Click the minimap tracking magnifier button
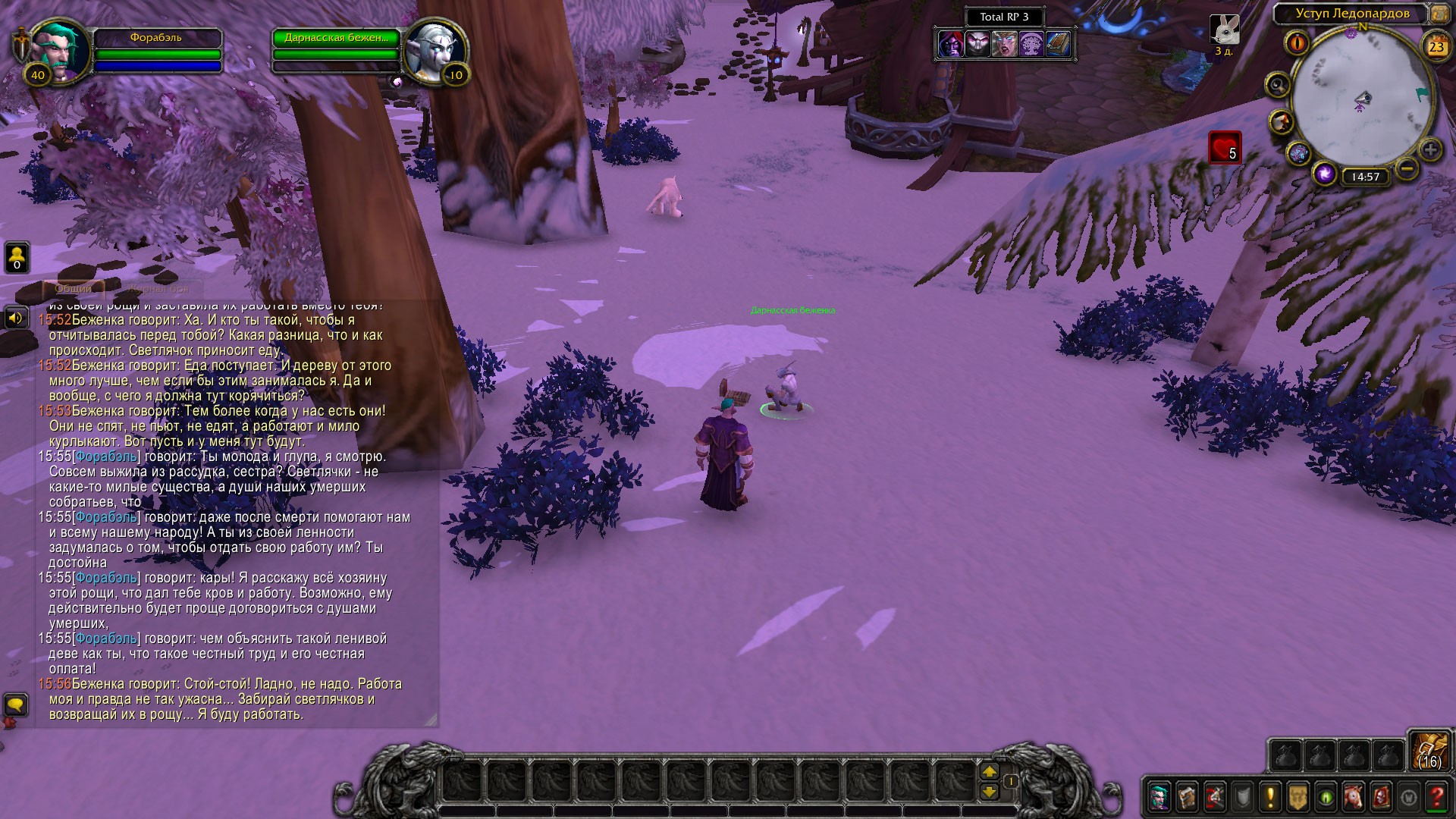Screen dimensions: 1456x819 (1278, 84)
